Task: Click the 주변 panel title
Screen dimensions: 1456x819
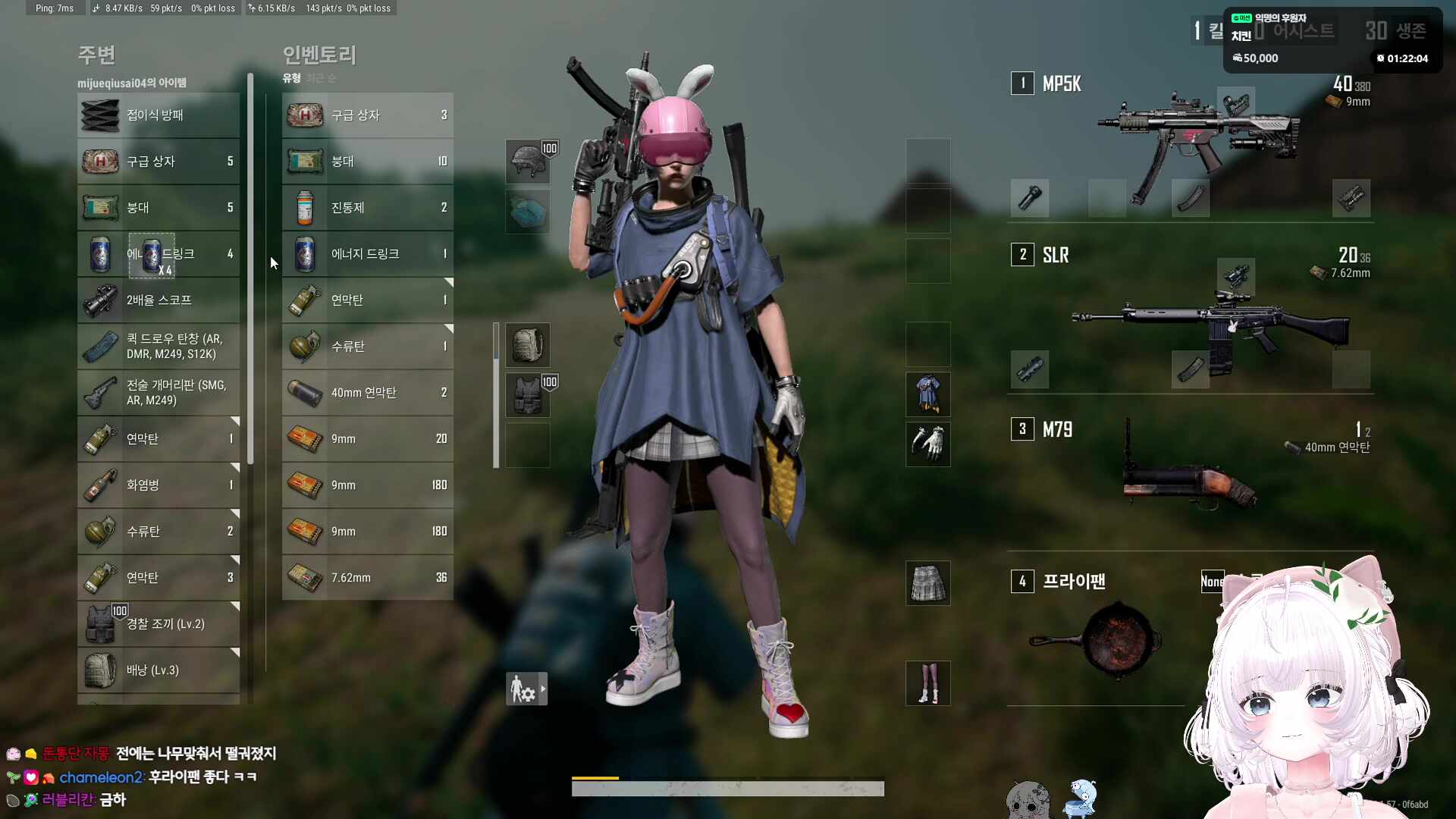Action: (x=97, y=55)
